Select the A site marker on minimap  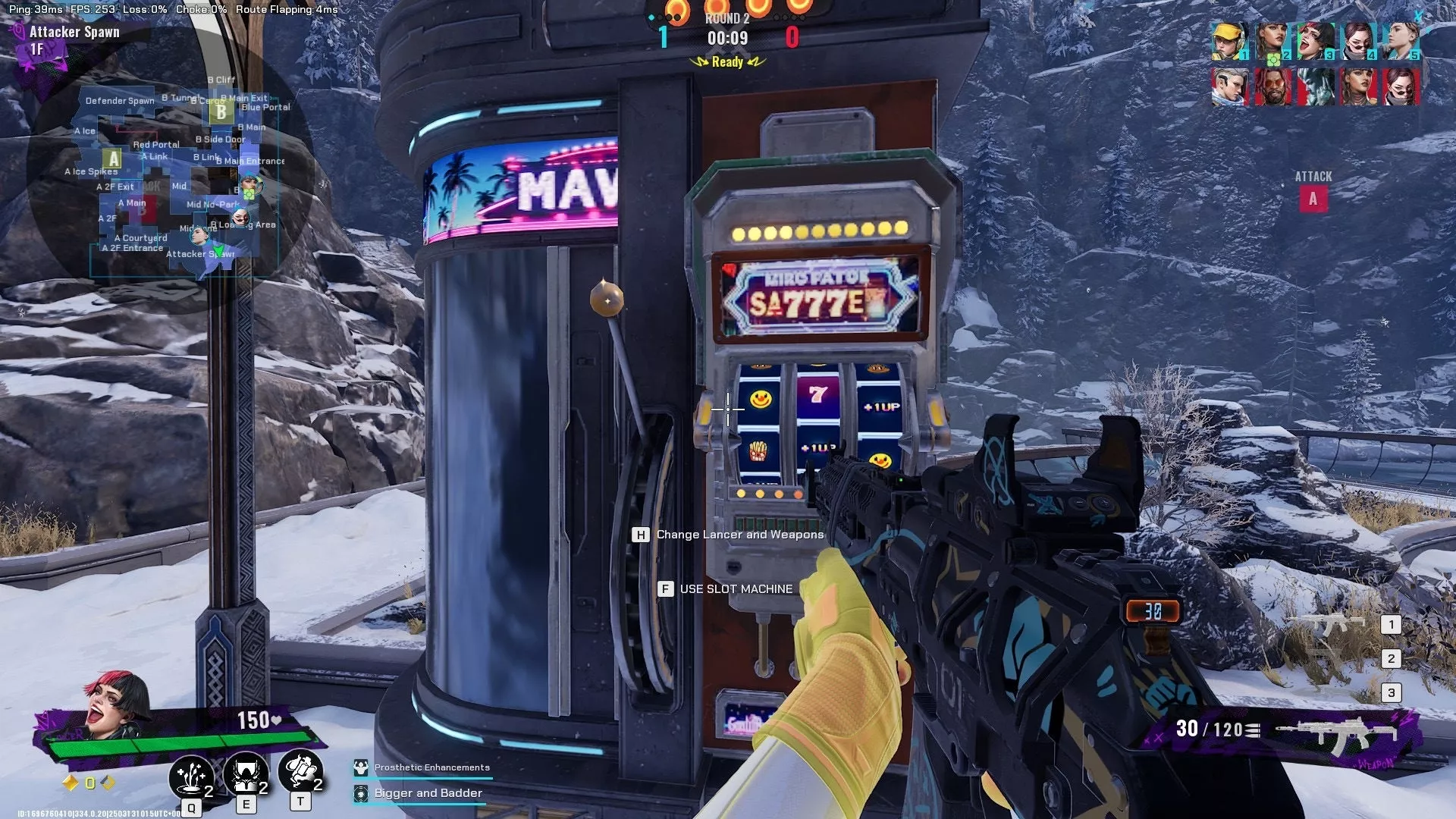[x=114, y=158]
